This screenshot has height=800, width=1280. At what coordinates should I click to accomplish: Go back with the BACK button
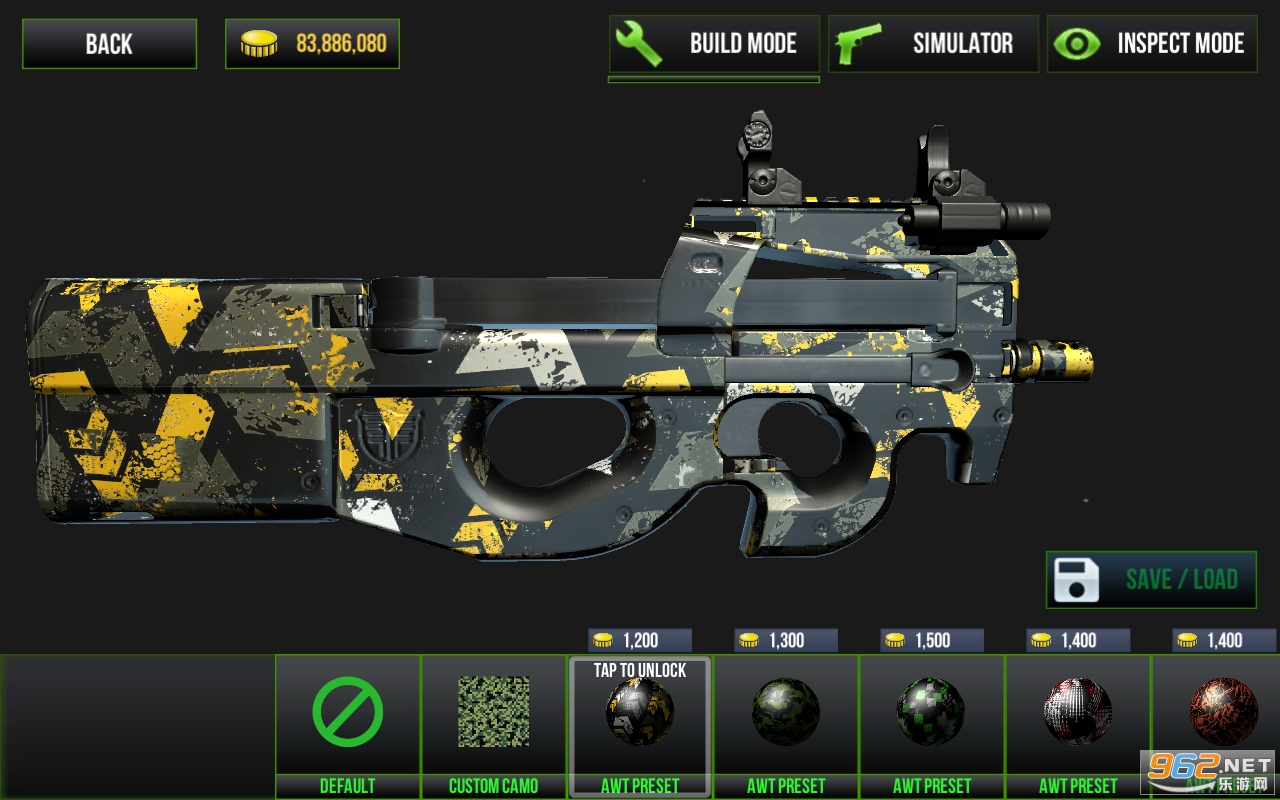pyautogui.click(x=109, y=44)
